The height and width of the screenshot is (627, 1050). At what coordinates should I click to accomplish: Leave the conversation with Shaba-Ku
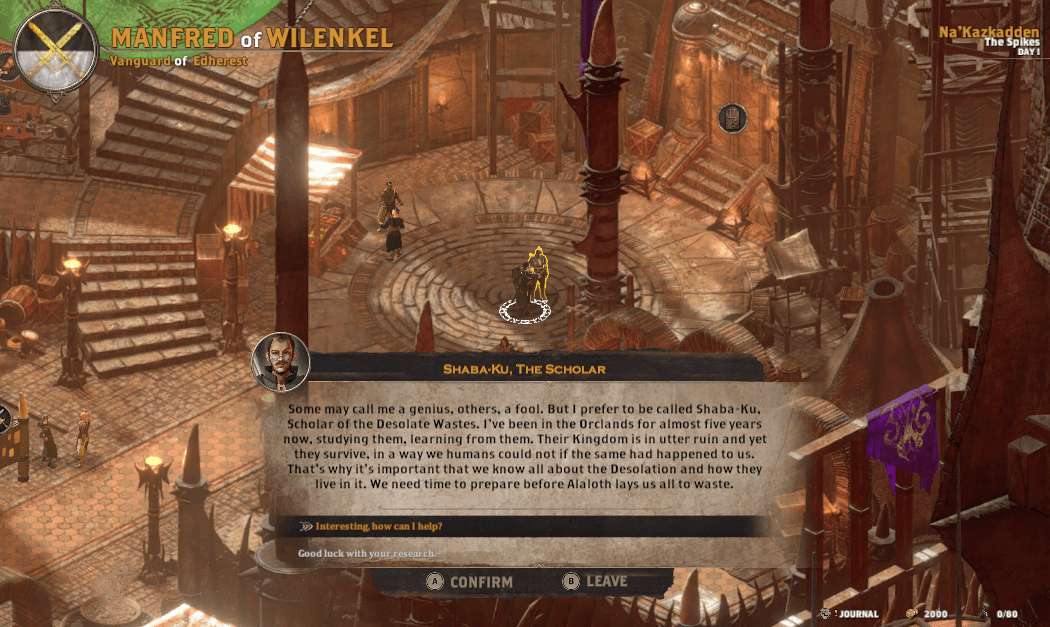(596, 581)
